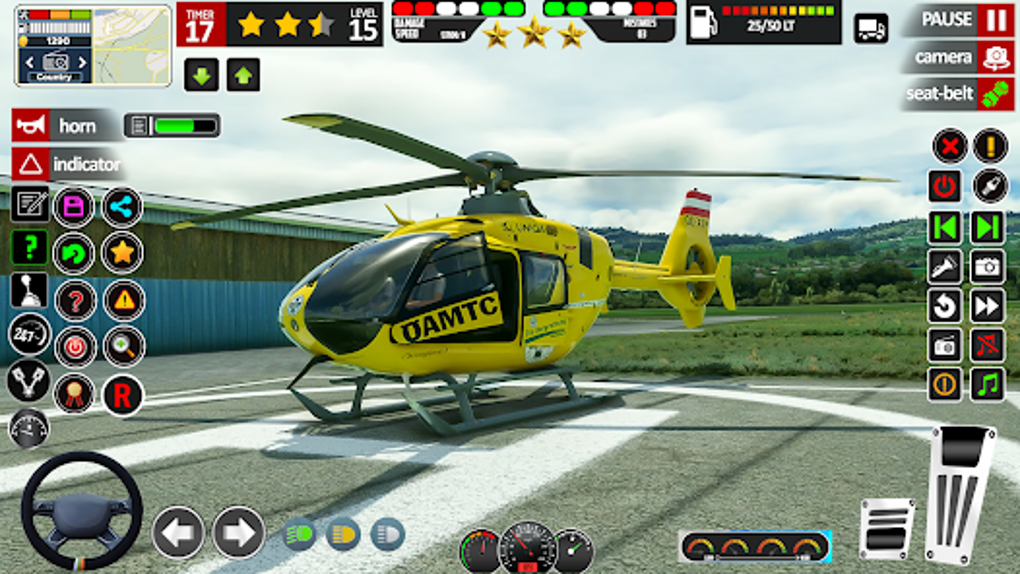Sound the horn button
The height and width of the screenshot is (574, 1020).
tap(56, 125)
